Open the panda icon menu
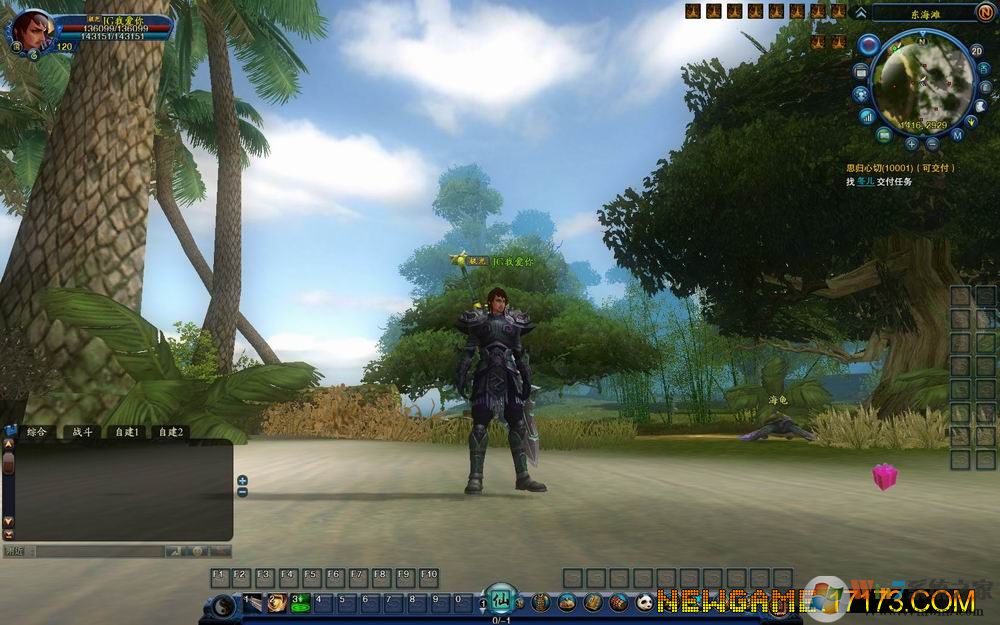 pyautogui.click(x=645, y=602)
